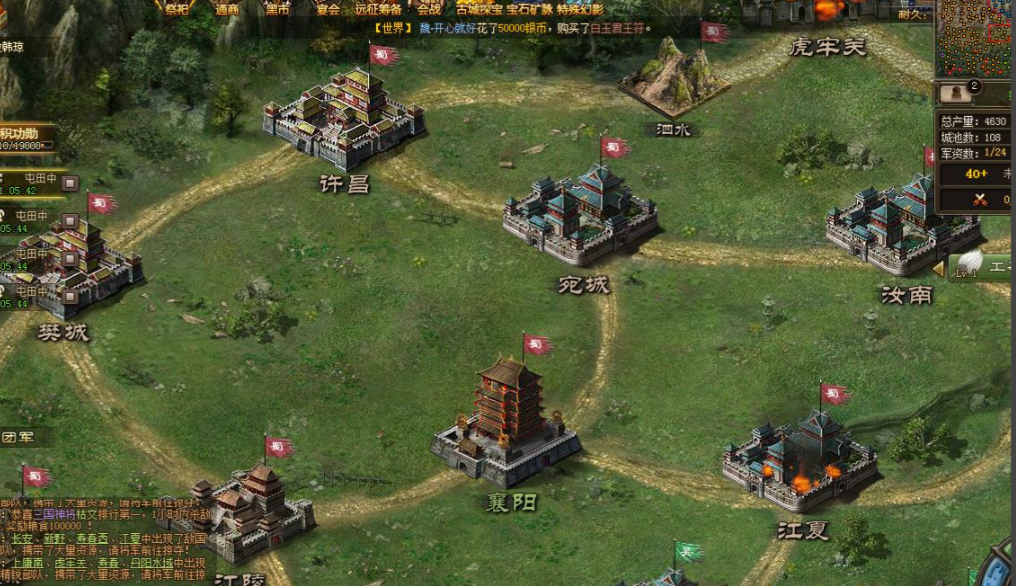The image size is (1016, 586).
Task: Click the general portrait icon with badge 2
Action: point(958,93)
